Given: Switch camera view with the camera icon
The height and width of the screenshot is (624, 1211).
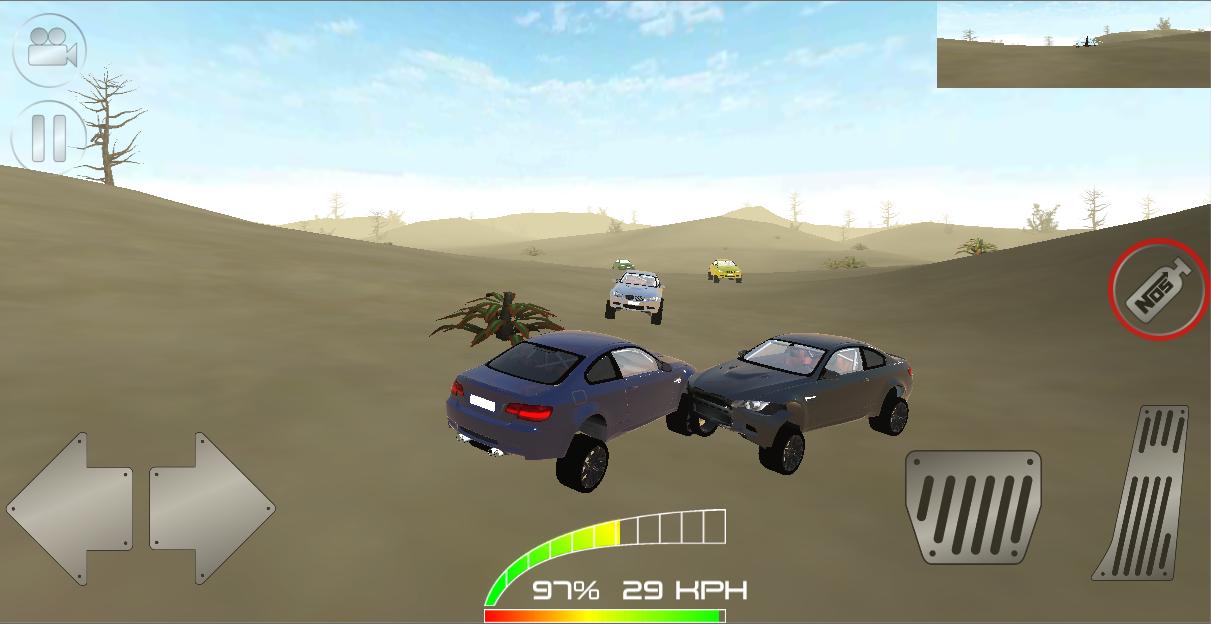Looking at the screenshot, I should pyautogui.click(x=49, y=49).
